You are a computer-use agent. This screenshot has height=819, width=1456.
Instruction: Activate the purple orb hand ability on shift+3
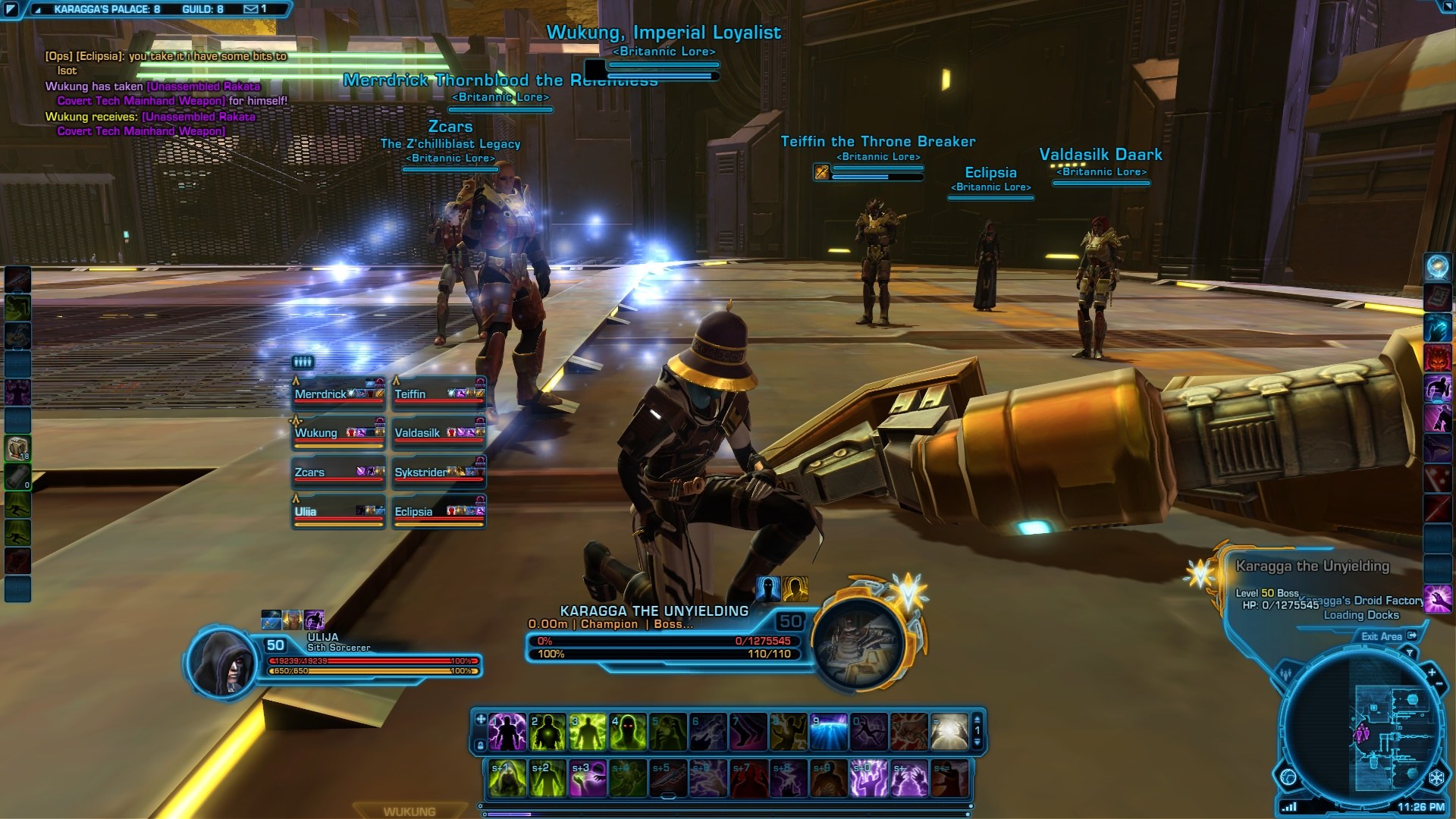[588, 779]
